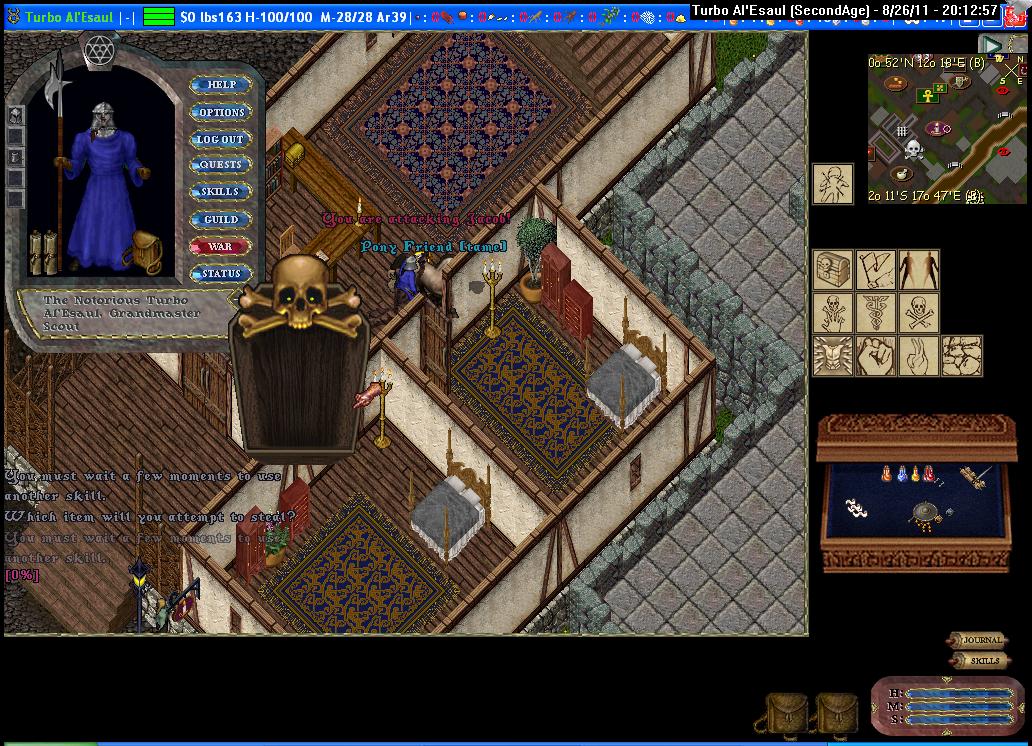Activate the skull and crossbones skill icon

pos(918,312)
